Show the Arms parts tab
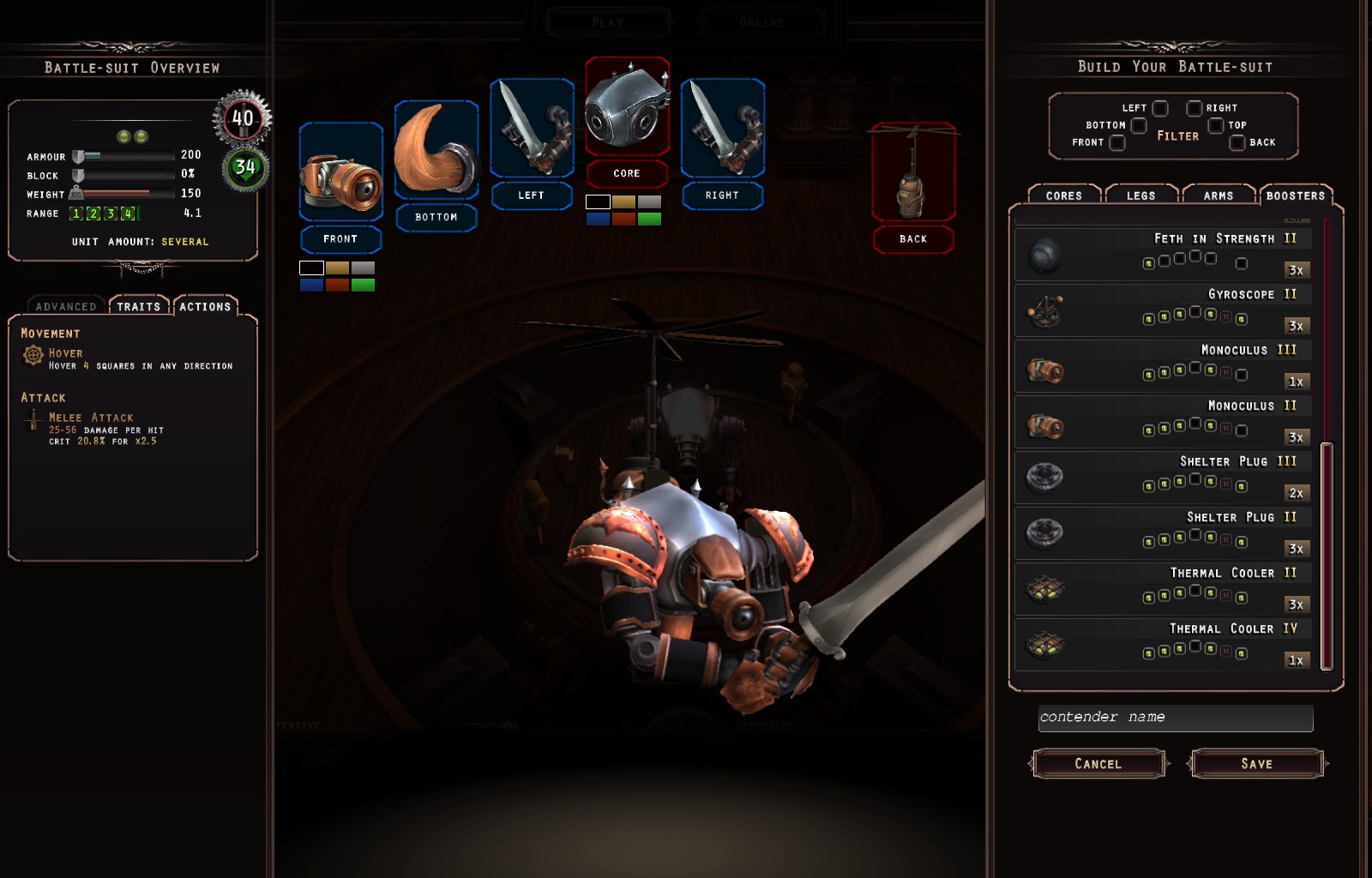This screenshot has width=1372, height=878. coord(1218,195)
